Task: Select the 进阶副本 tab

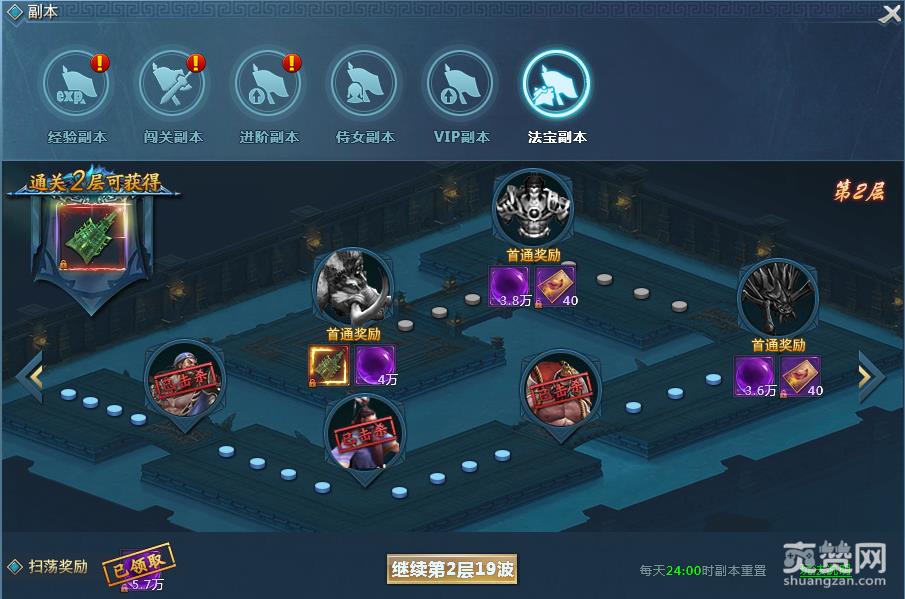Action: click(x=268, y=84)
